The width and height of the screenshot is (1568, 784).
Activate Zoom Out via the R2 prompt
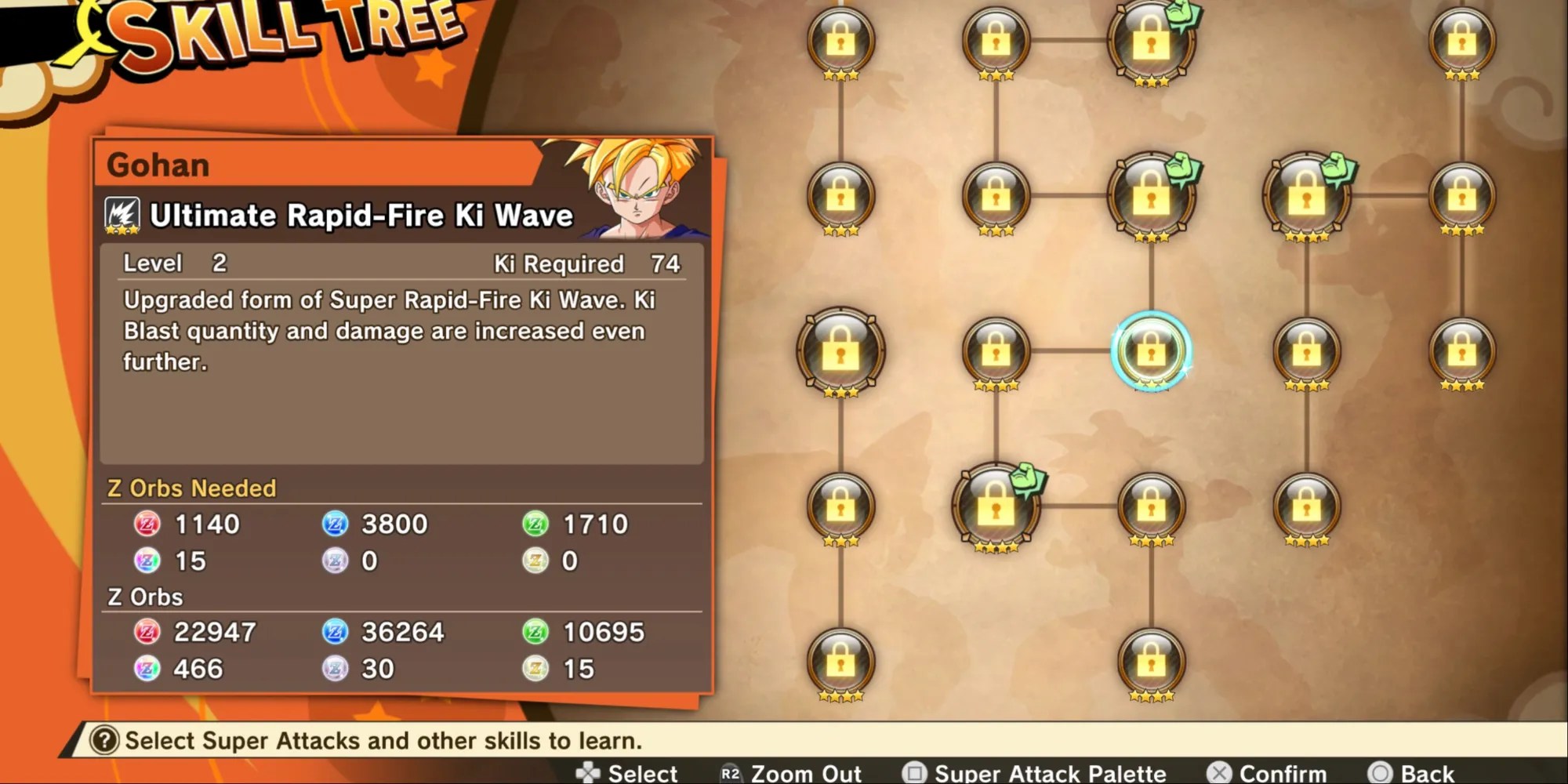click(792, 772)
